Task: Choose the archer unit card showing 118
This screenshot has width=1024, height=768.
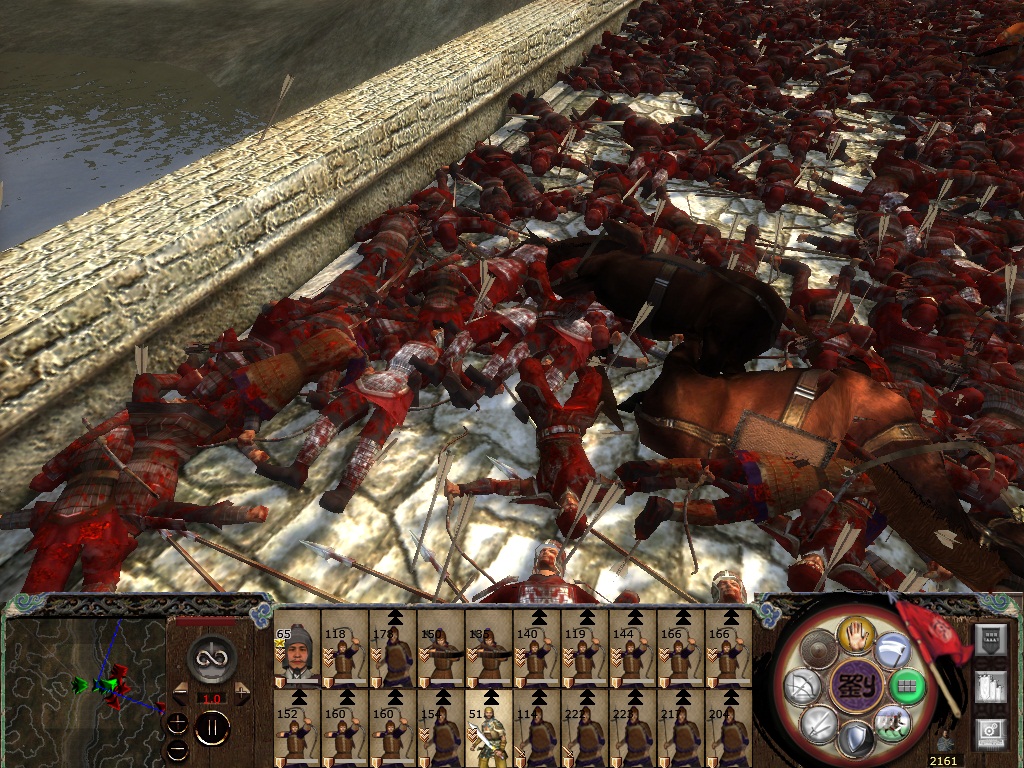Action: tap(345, 647)
